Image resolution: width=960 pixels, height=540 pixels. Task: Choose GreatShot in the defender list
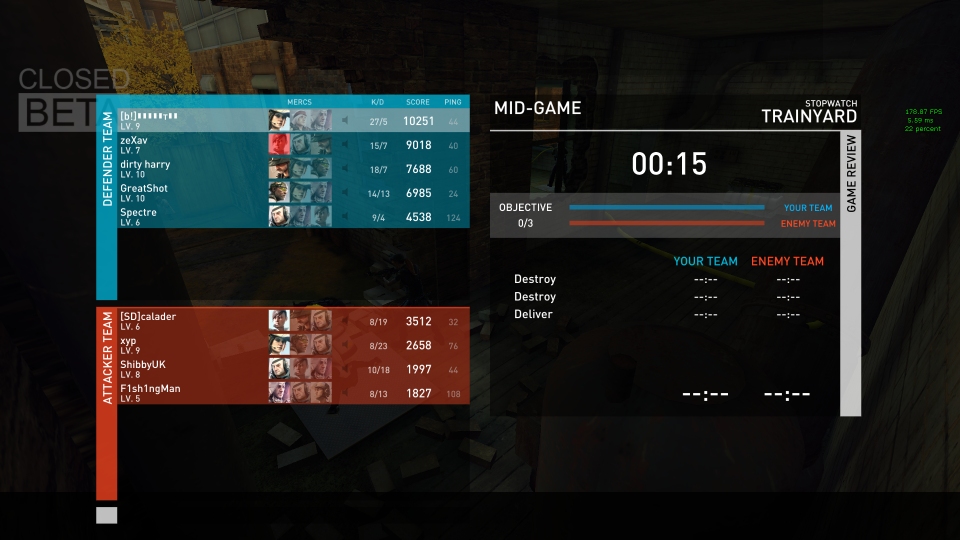coord(190,193)
